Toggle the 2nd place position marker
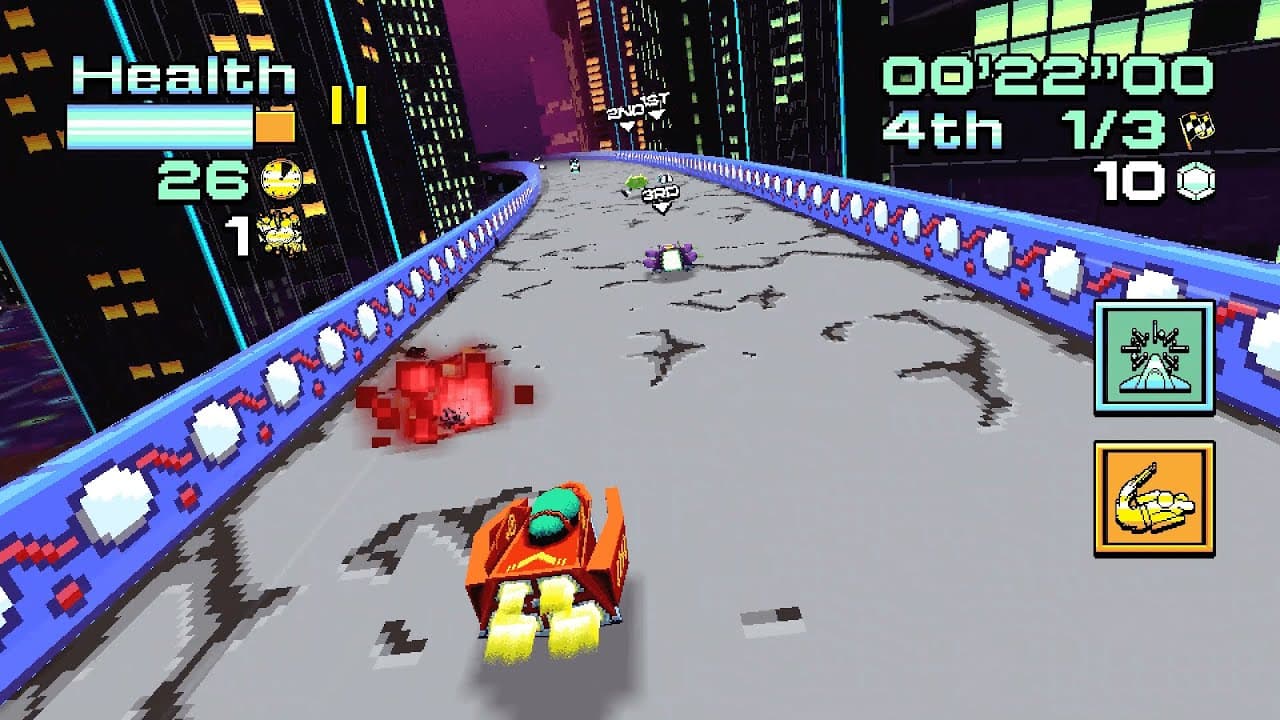 [x=626, y=113]
